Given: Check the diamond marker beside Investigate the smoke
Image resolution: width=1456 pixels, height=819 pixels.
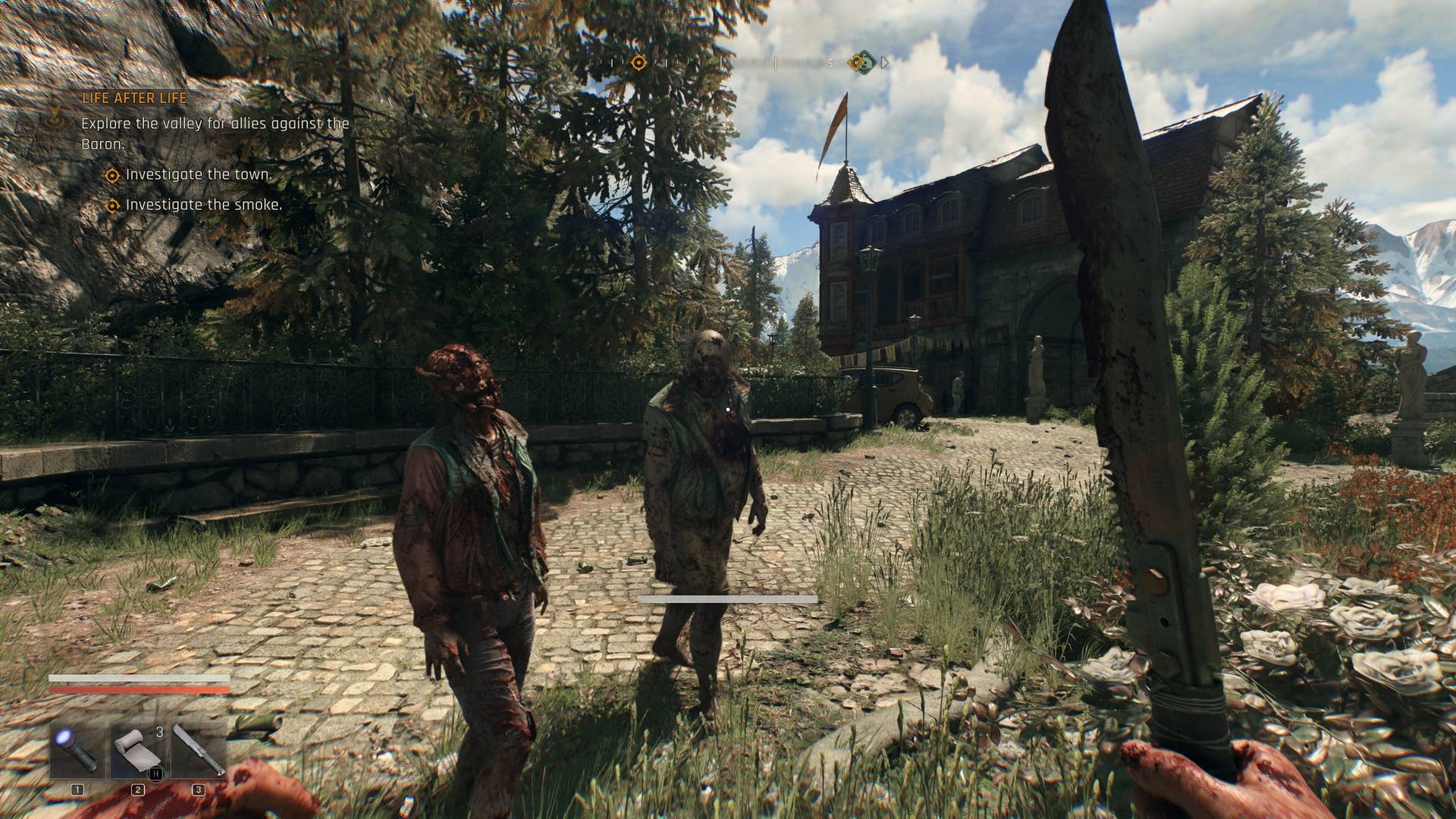Looking at the screenshot, I should coord(114,204).
